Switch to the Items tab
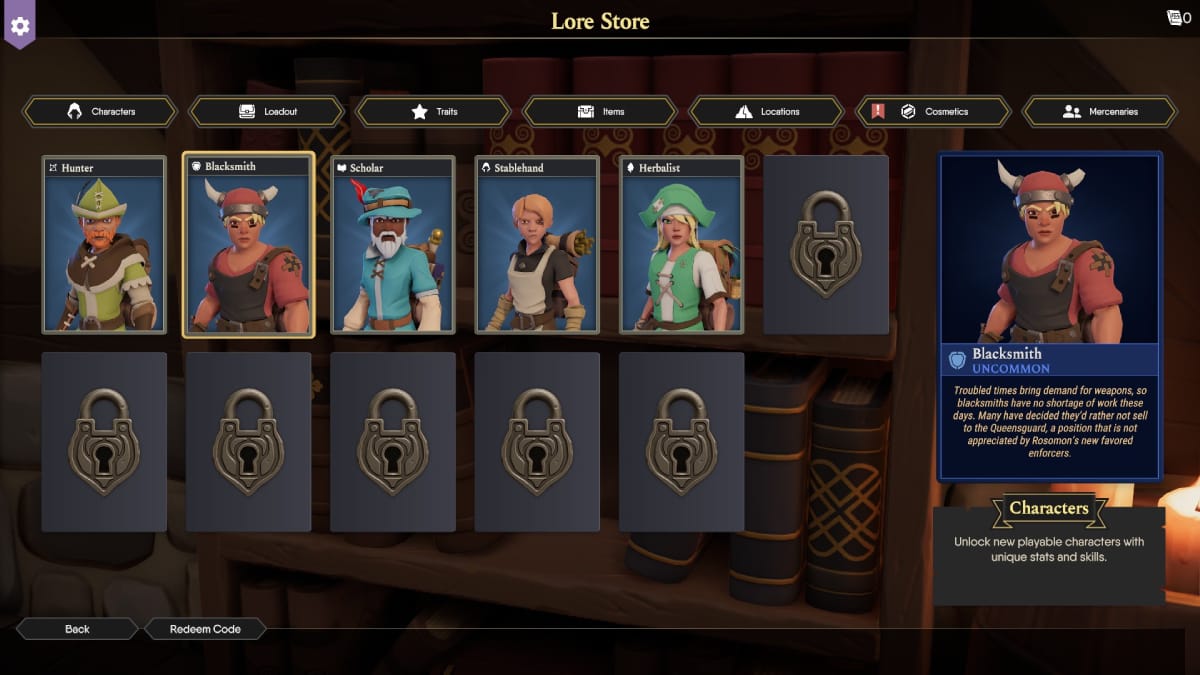The image size is (1200, 675). coord(600,111)
